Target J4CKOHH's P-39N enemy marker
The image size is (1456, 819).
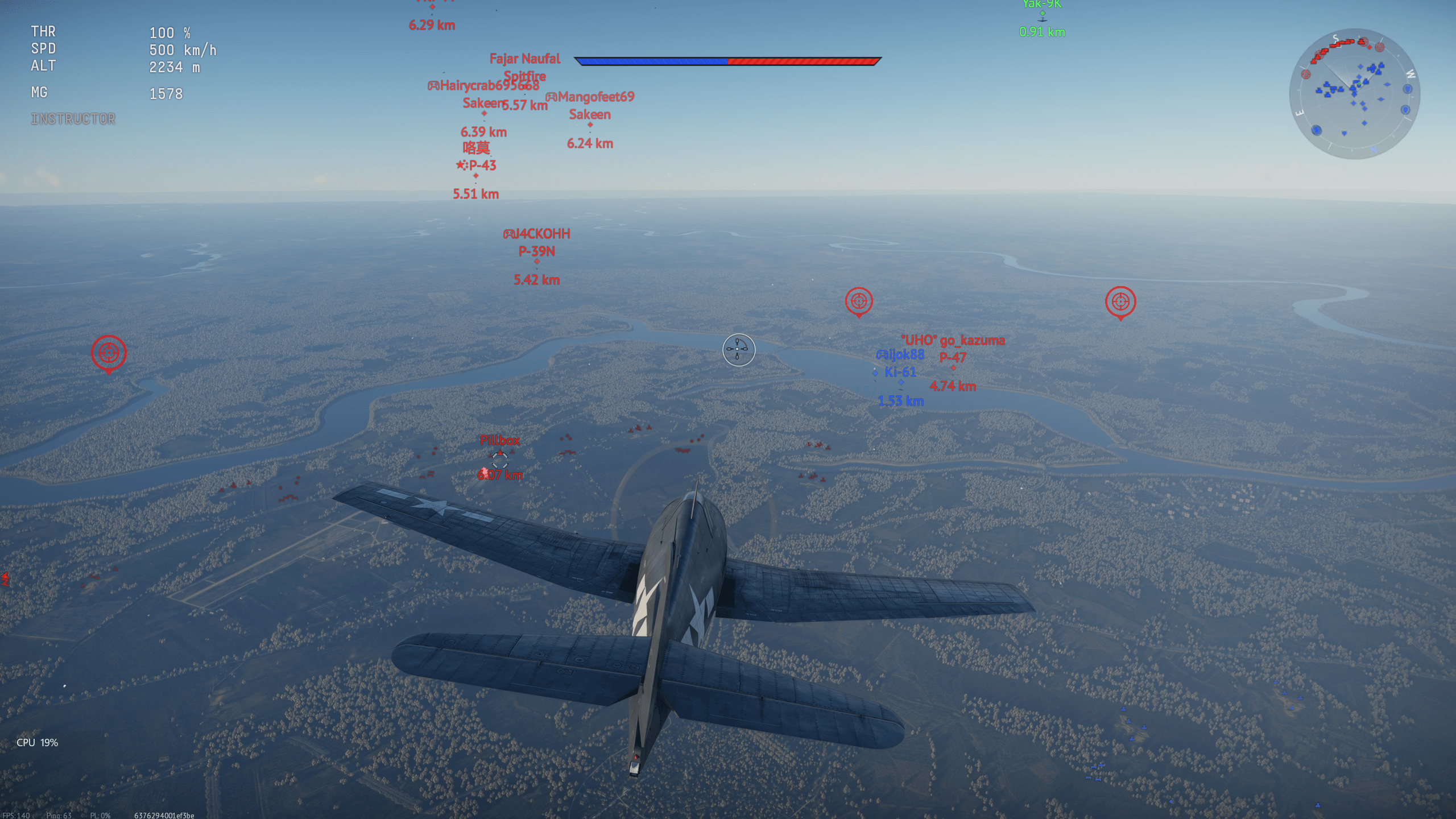click(536, 261)
